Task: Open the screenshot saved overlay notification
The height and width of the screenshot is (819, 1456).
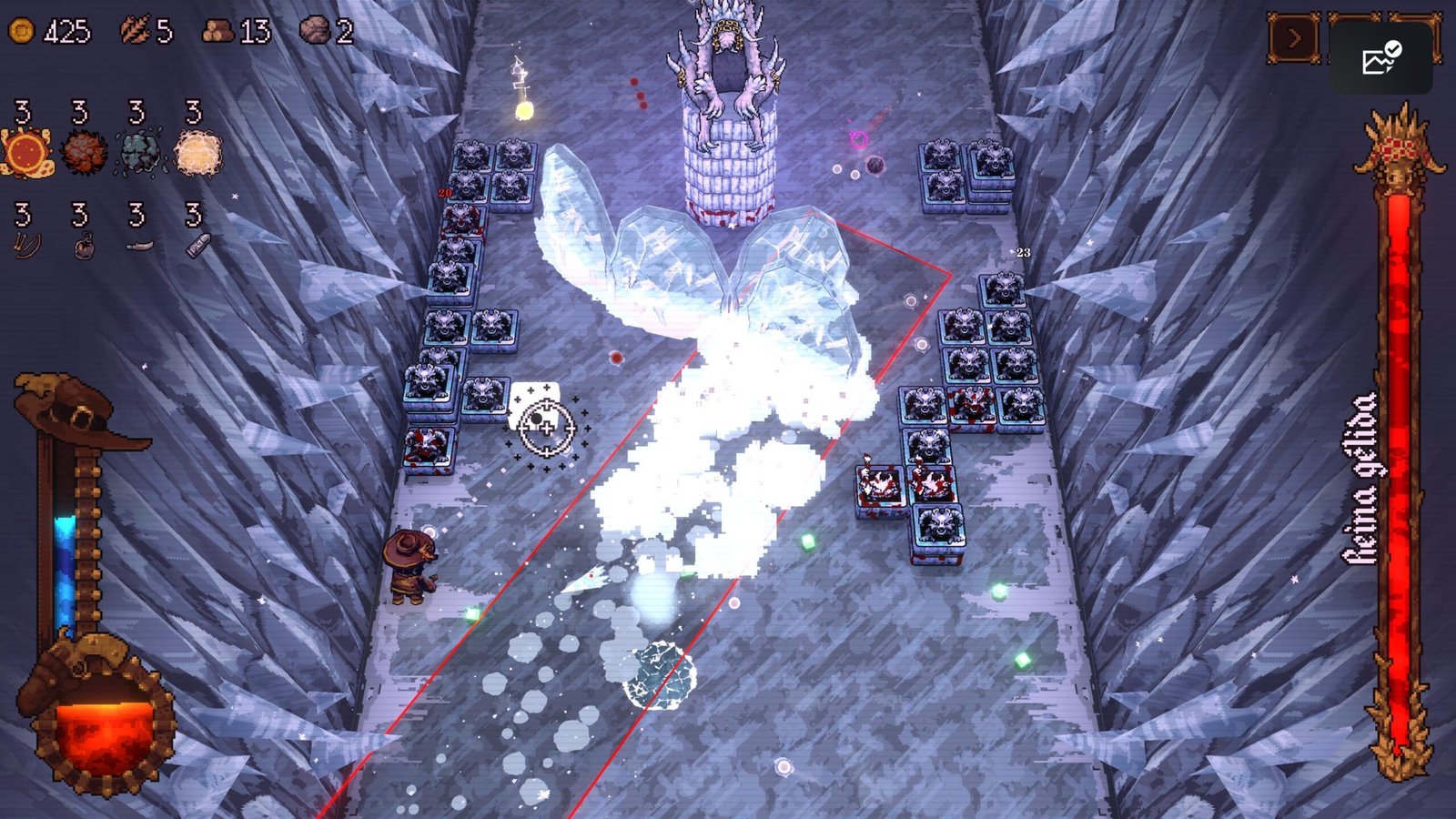Action: (1380, 59)
